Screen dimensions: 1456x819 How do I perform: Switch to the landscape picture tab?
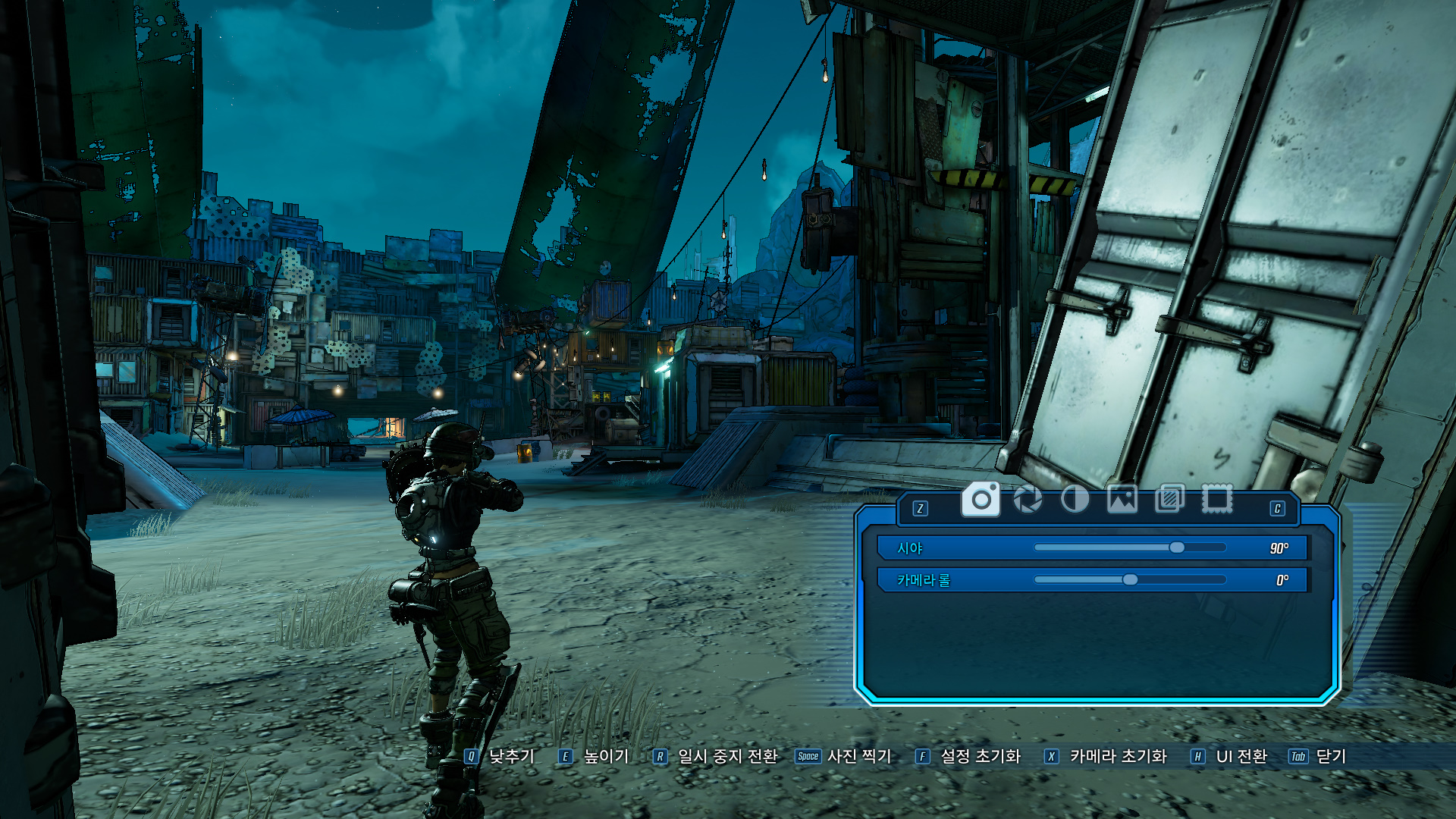click(1122, 500)
